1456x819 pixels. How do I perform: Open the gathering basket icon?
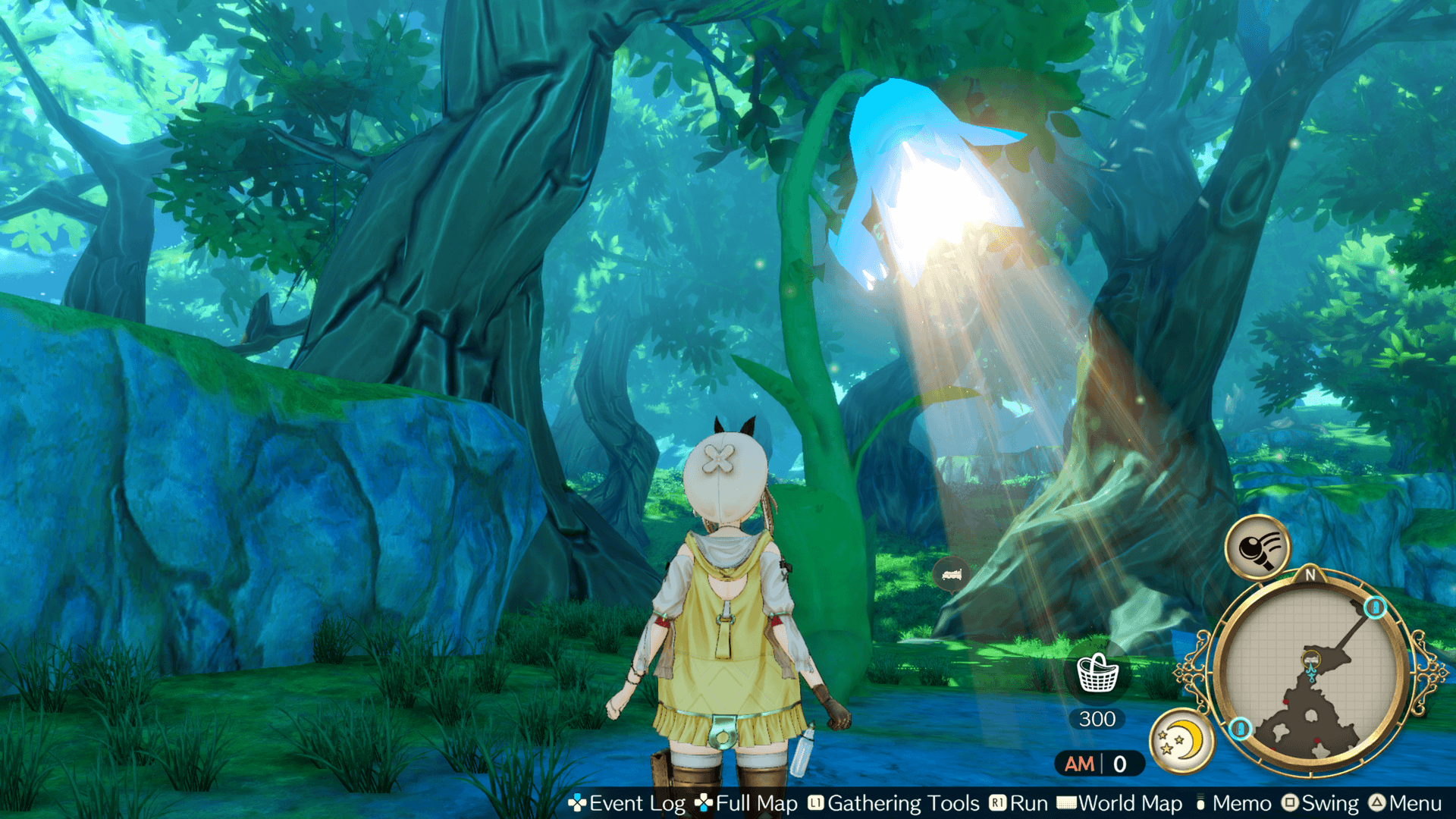[x=1097, y=673]
